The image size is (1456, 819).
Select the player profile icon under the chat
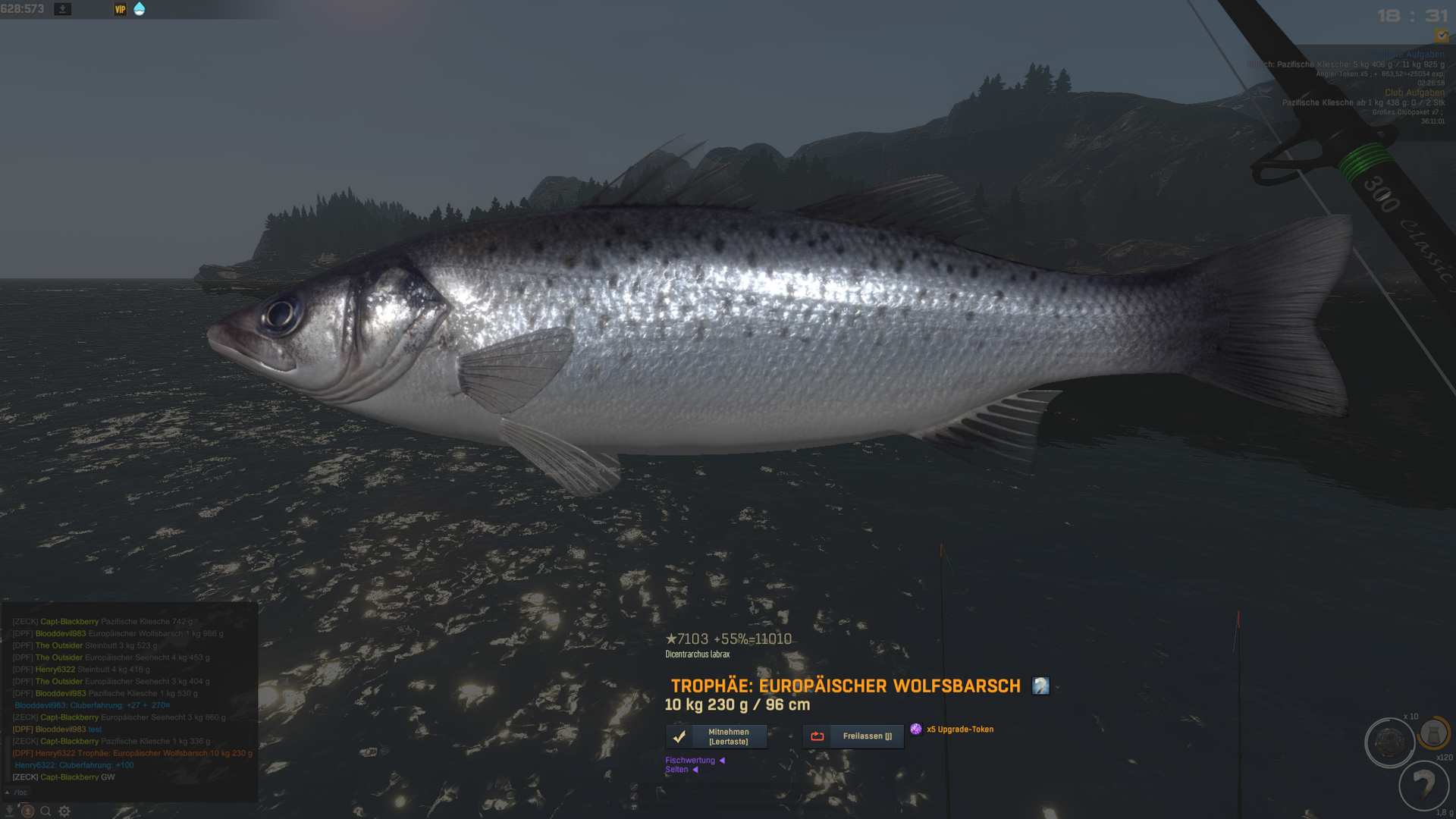27,811
